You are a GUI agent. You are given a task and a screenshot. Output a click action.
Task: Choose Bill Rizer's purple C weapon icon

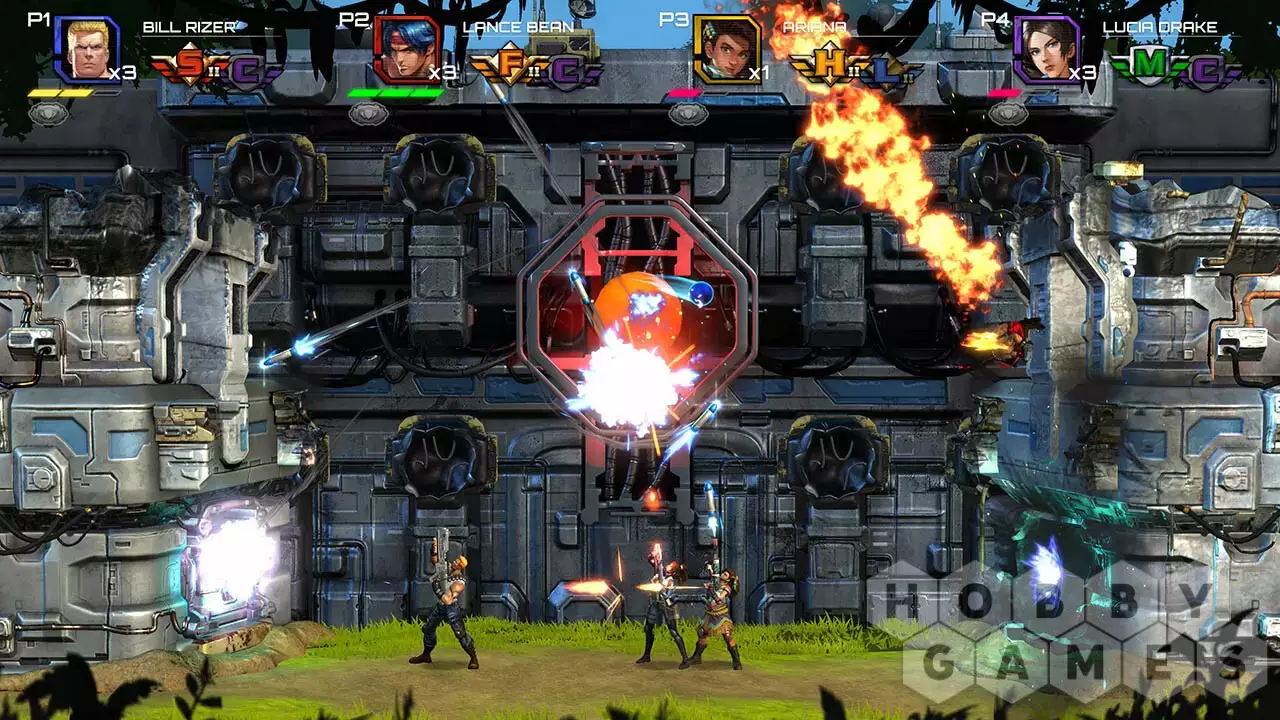(249, 68)
